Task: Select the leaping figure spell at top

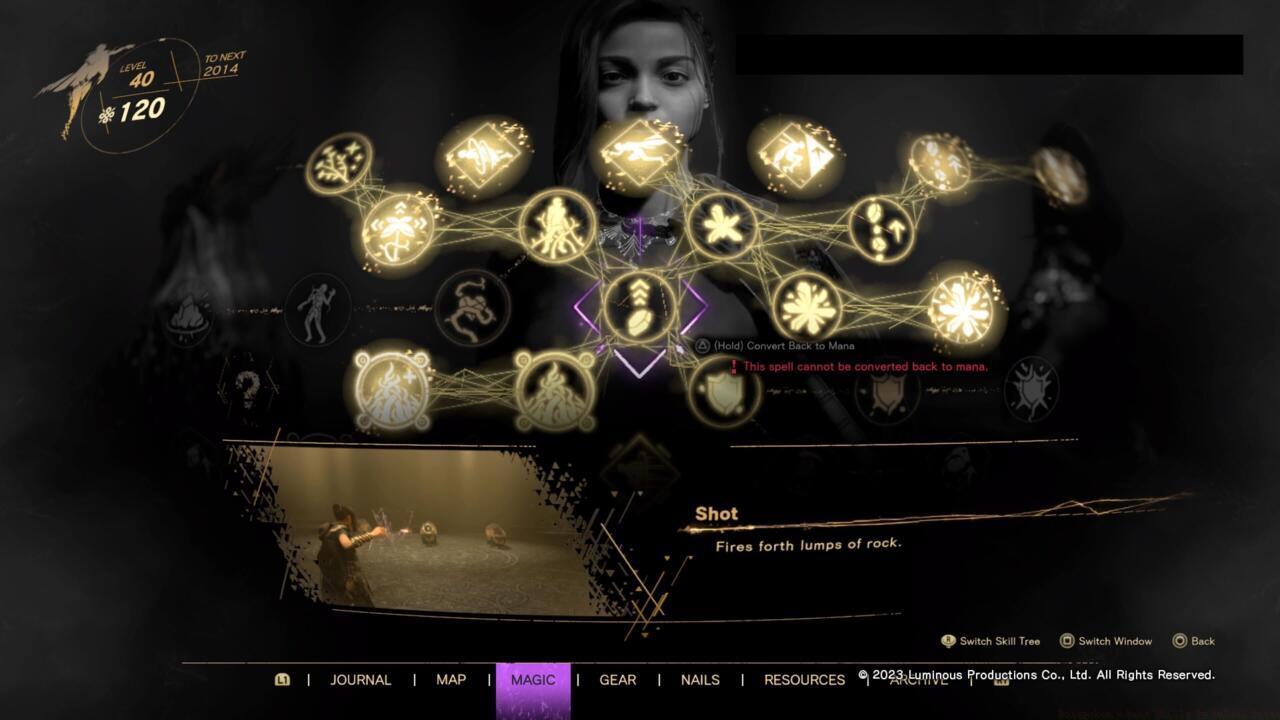Action: pyautogui.click(x=641, y=150)
